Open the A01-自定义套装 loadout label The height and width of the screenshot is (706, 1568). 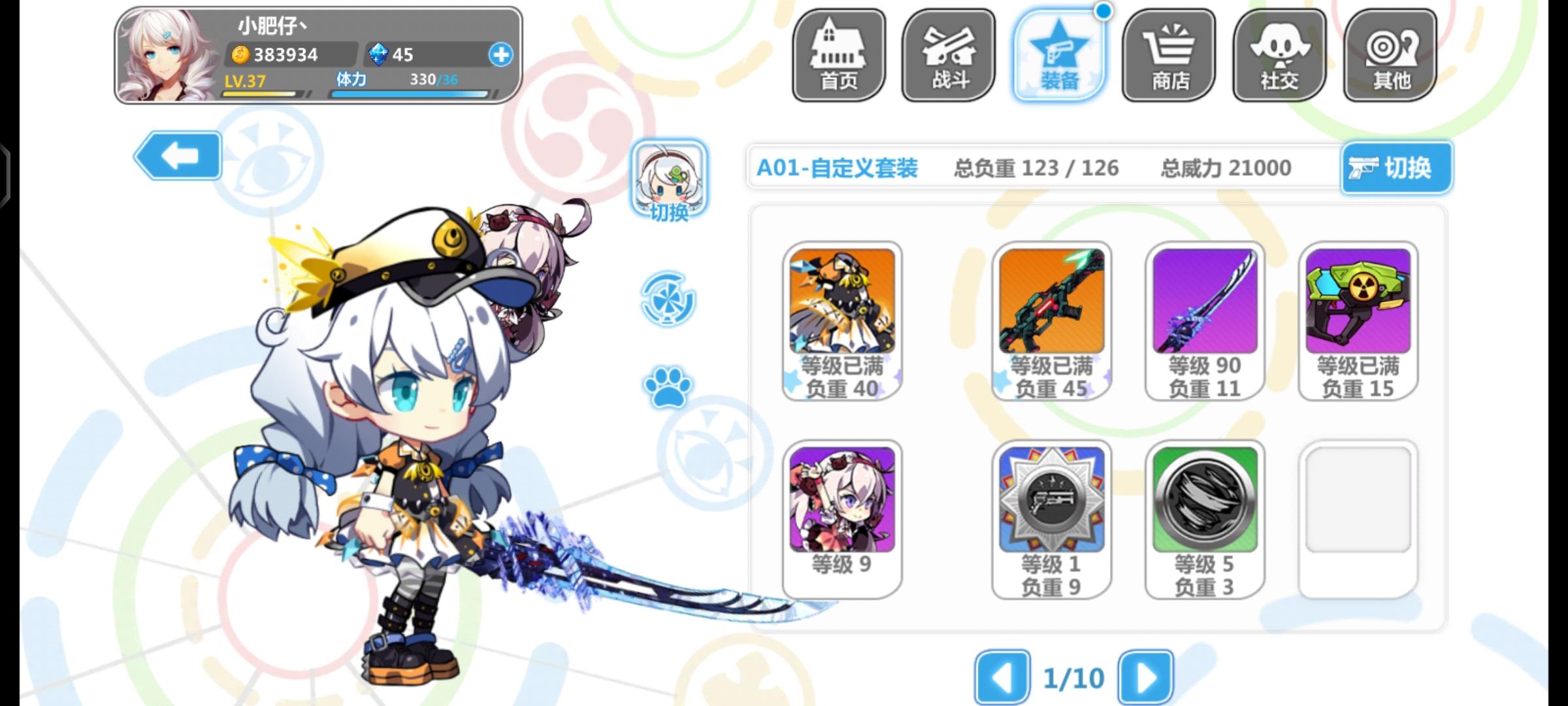coord(836,167)
